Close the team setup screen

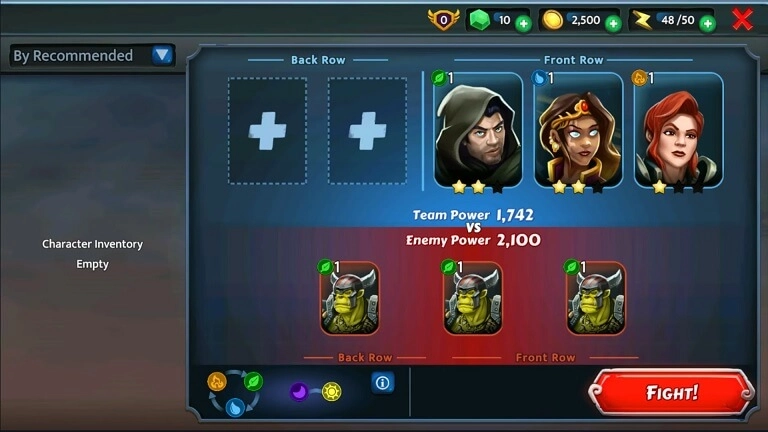pyautogui.click(x=742, y=19)
